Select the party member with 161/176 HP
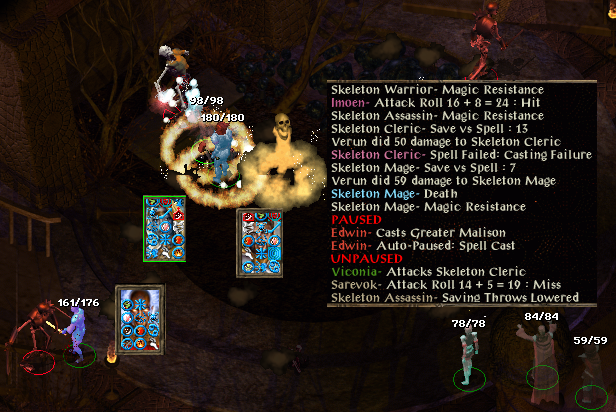Image resolution: width=616 pixels, height=412 pixels. point(76,330)
